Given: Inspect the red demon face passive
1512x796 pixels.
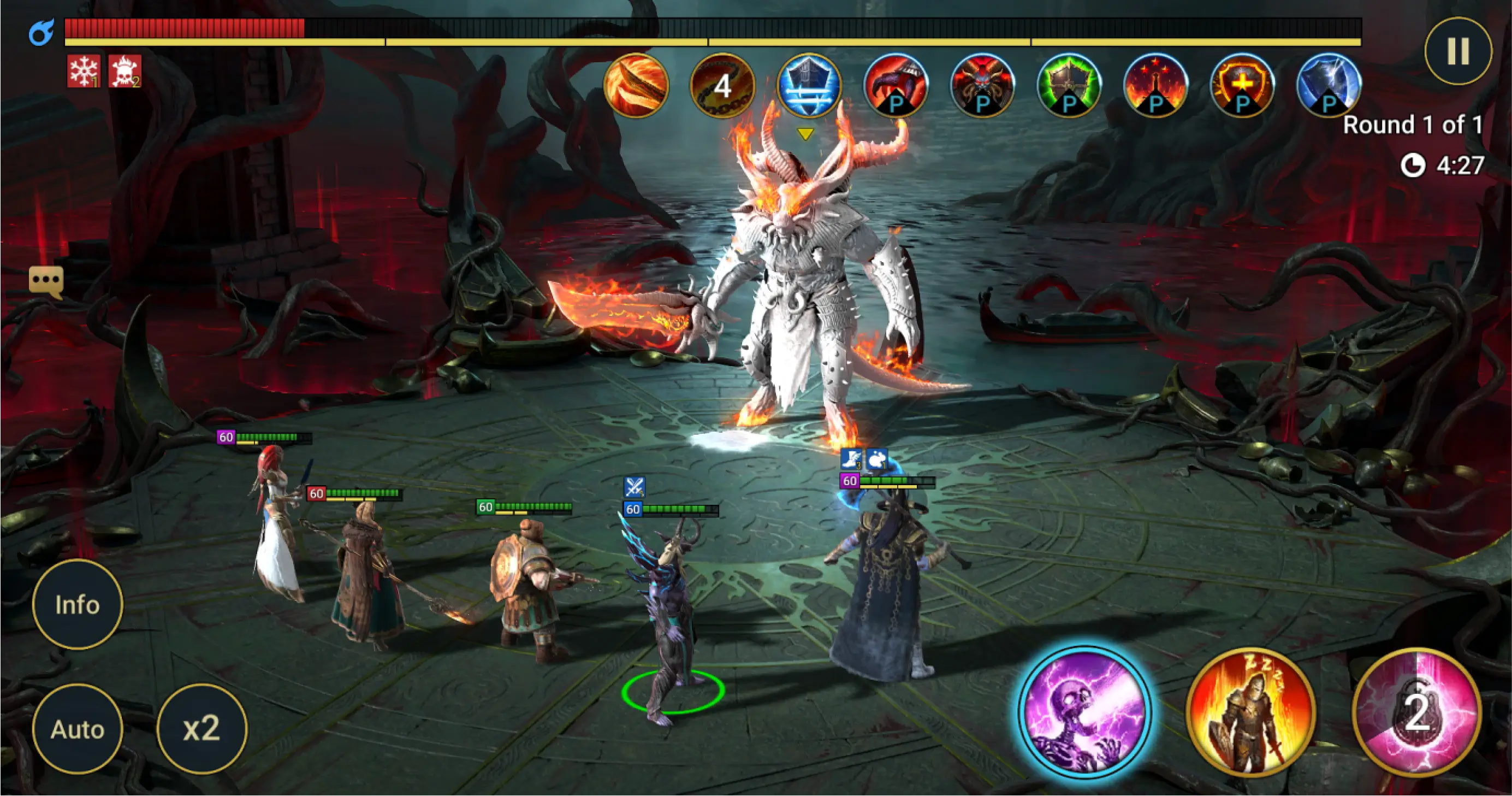Looking at the screenshot, I should tap(982, 86).
